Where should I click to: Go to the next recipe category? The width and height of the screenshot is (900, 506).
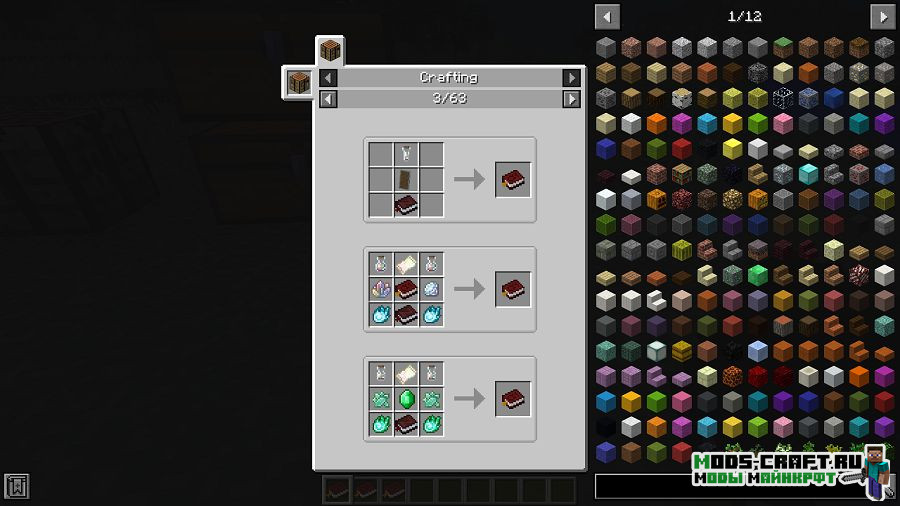coord(571,78)
